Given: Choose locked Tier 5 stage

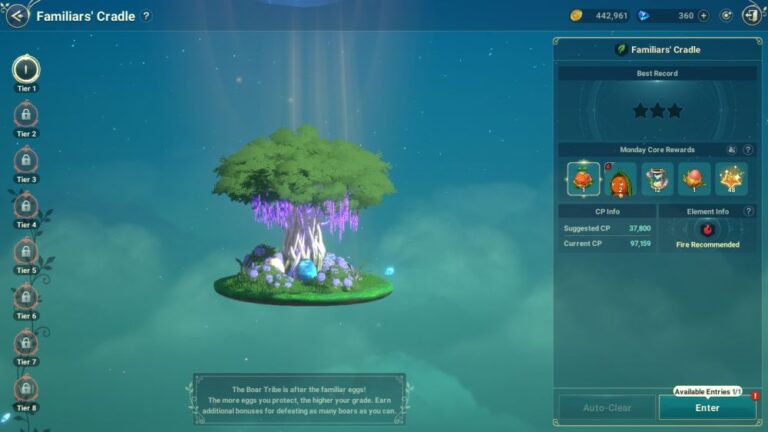Looking at the screenshot, I should [x=26, y=251].
